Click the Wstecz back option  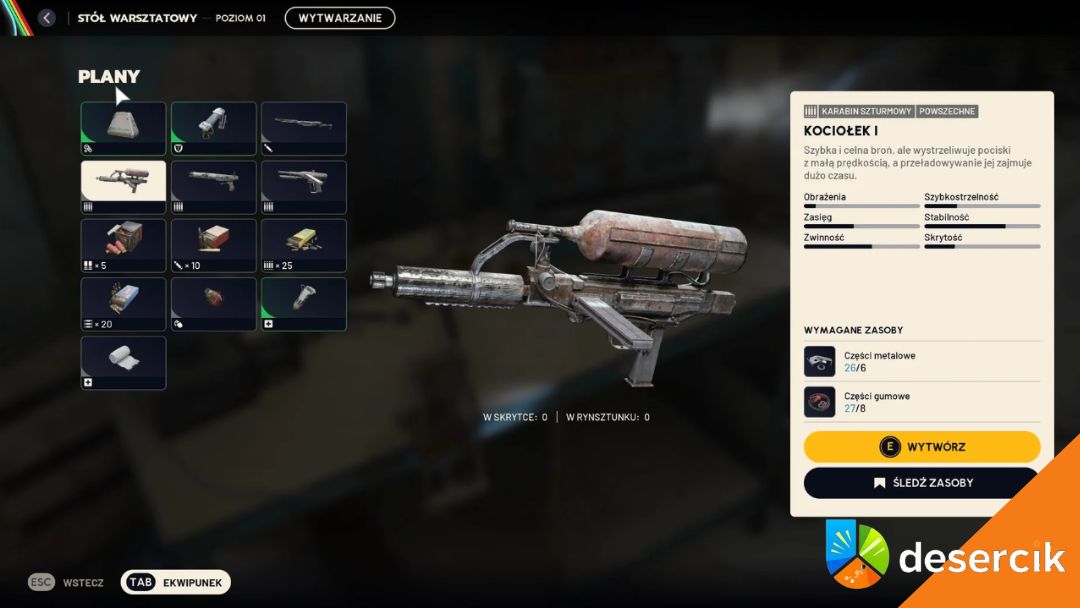coord(66,582)
